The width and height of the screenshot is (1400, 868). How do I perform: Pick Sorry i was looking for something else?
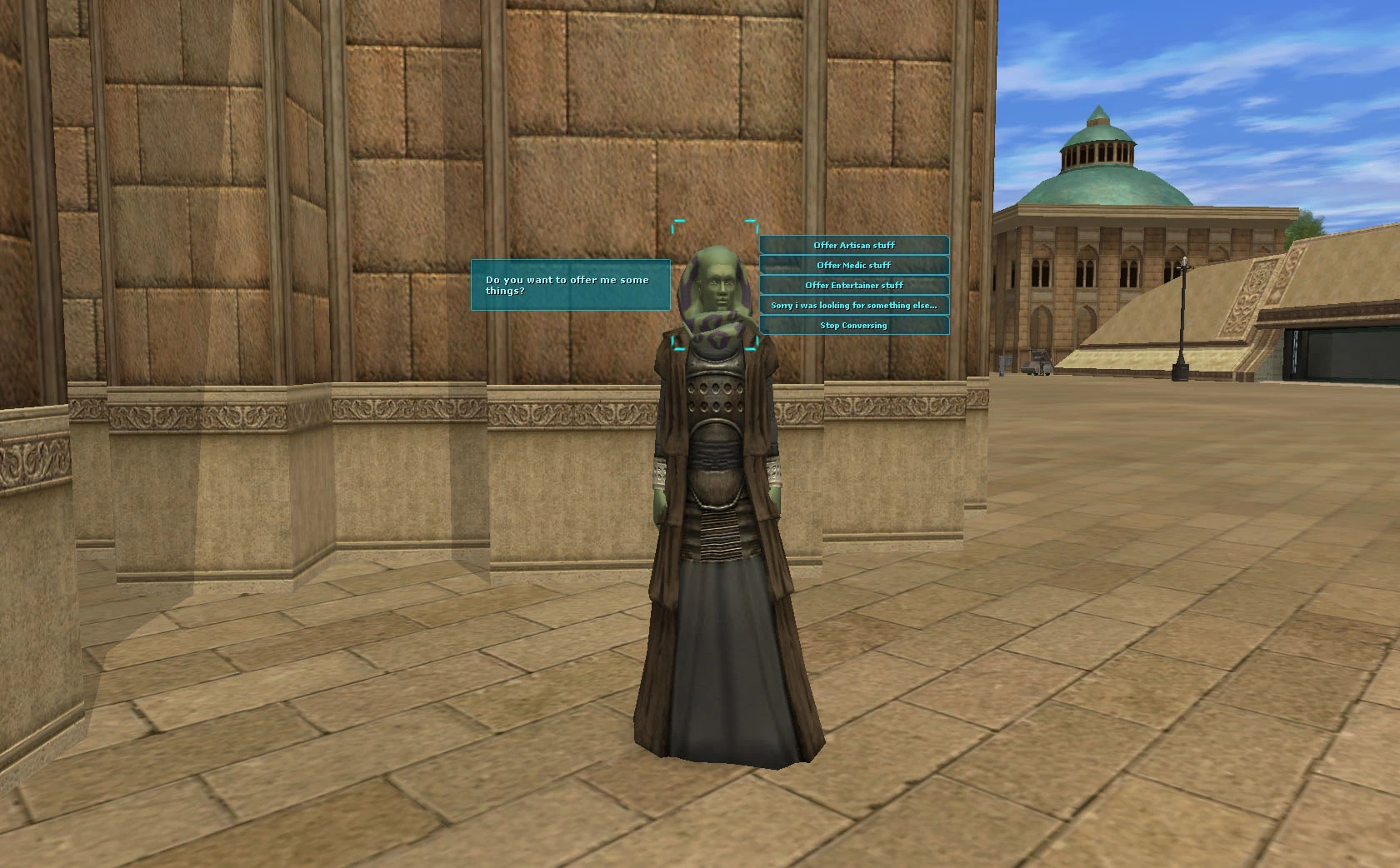(854, 305)
